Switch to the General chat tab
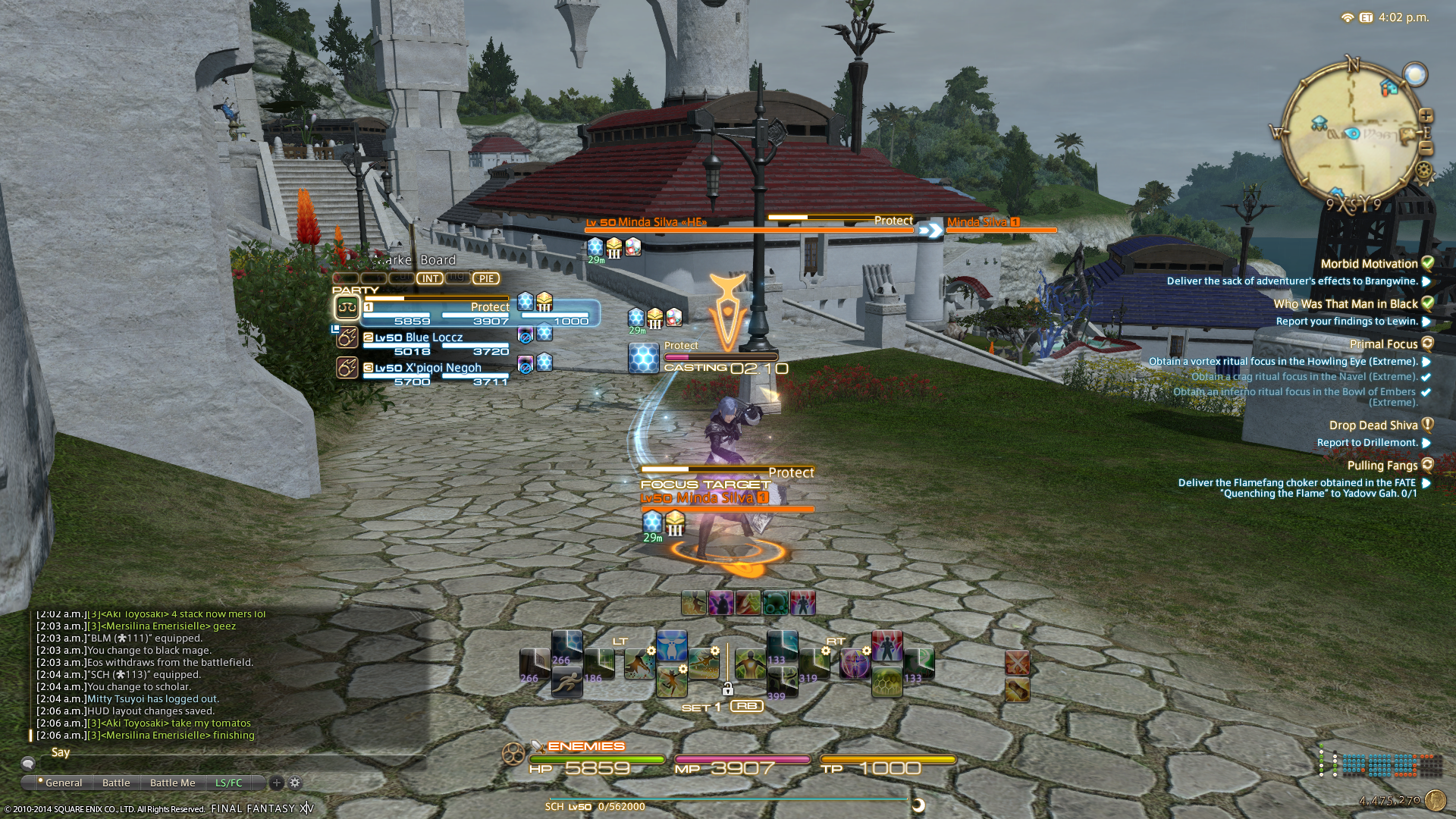This screenshot has height=819, width=1456. coord(63,783)
